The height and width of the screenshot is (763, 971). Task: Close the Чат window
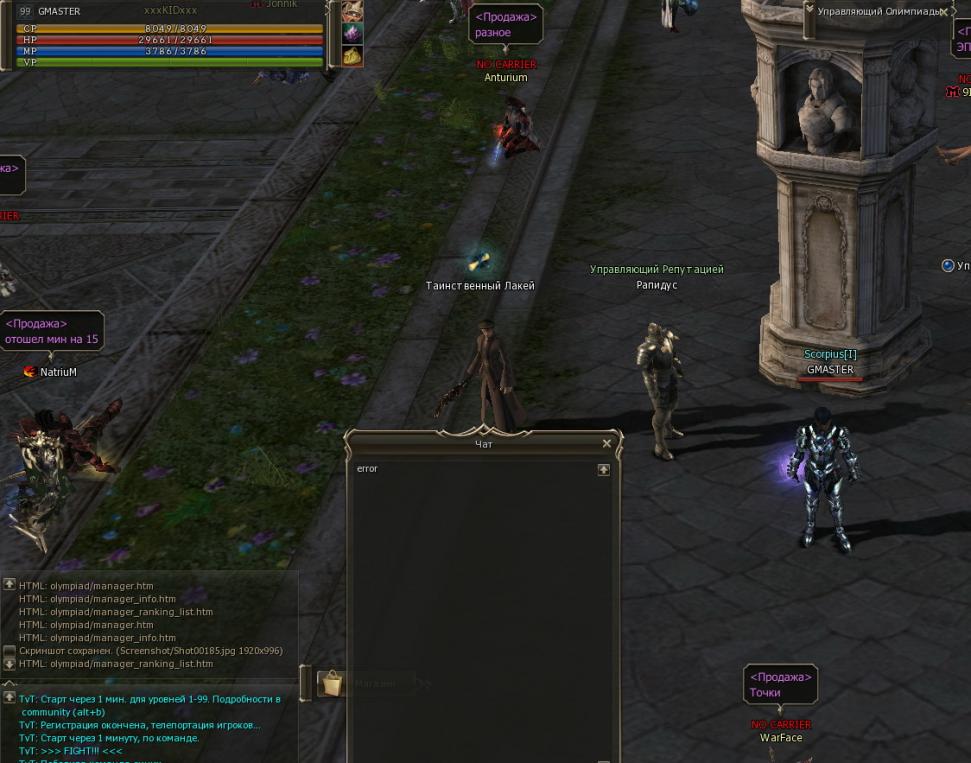pyautogui.click(x=606, y=443)
